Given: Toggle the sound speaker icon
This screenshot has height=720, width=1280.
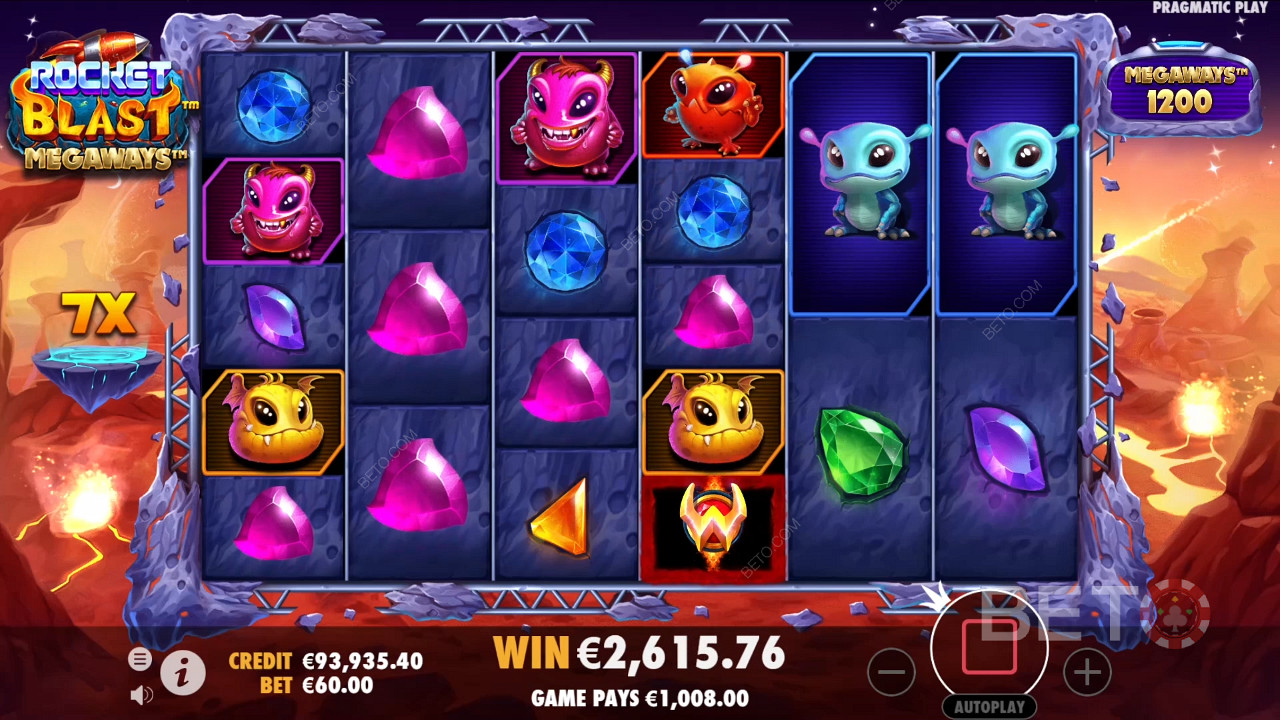Looking at the screenshot, I should [x=141, y=694].
